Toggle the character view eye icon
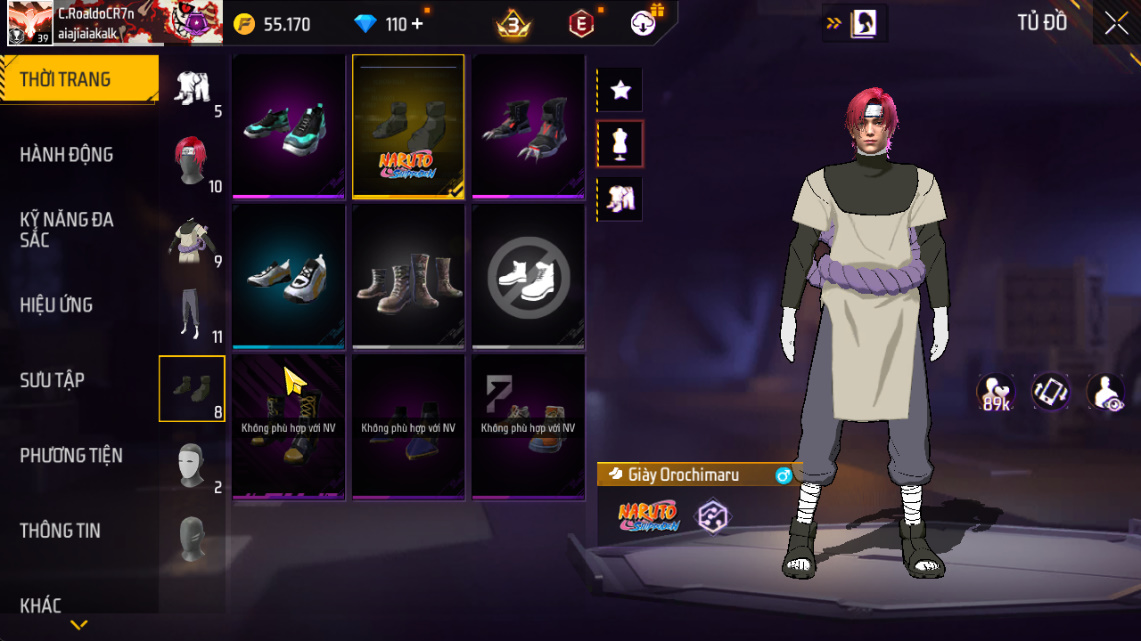 click(x=1105, y=392)
